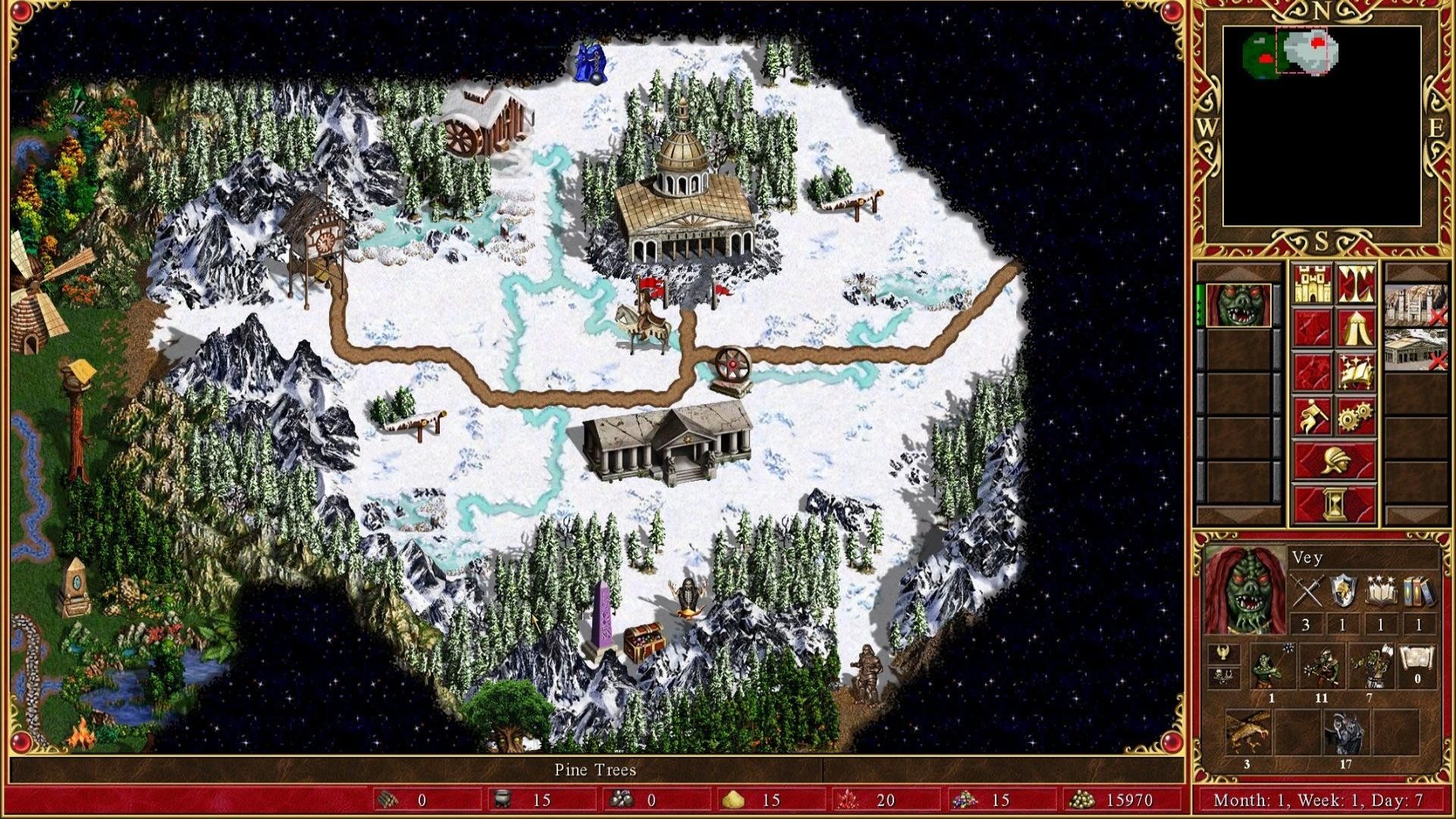Open adventure options (running flag-bearer button)
The height and width of the screenshot is (819, 1456).
pyautogui.click(x=1312, y=416)
